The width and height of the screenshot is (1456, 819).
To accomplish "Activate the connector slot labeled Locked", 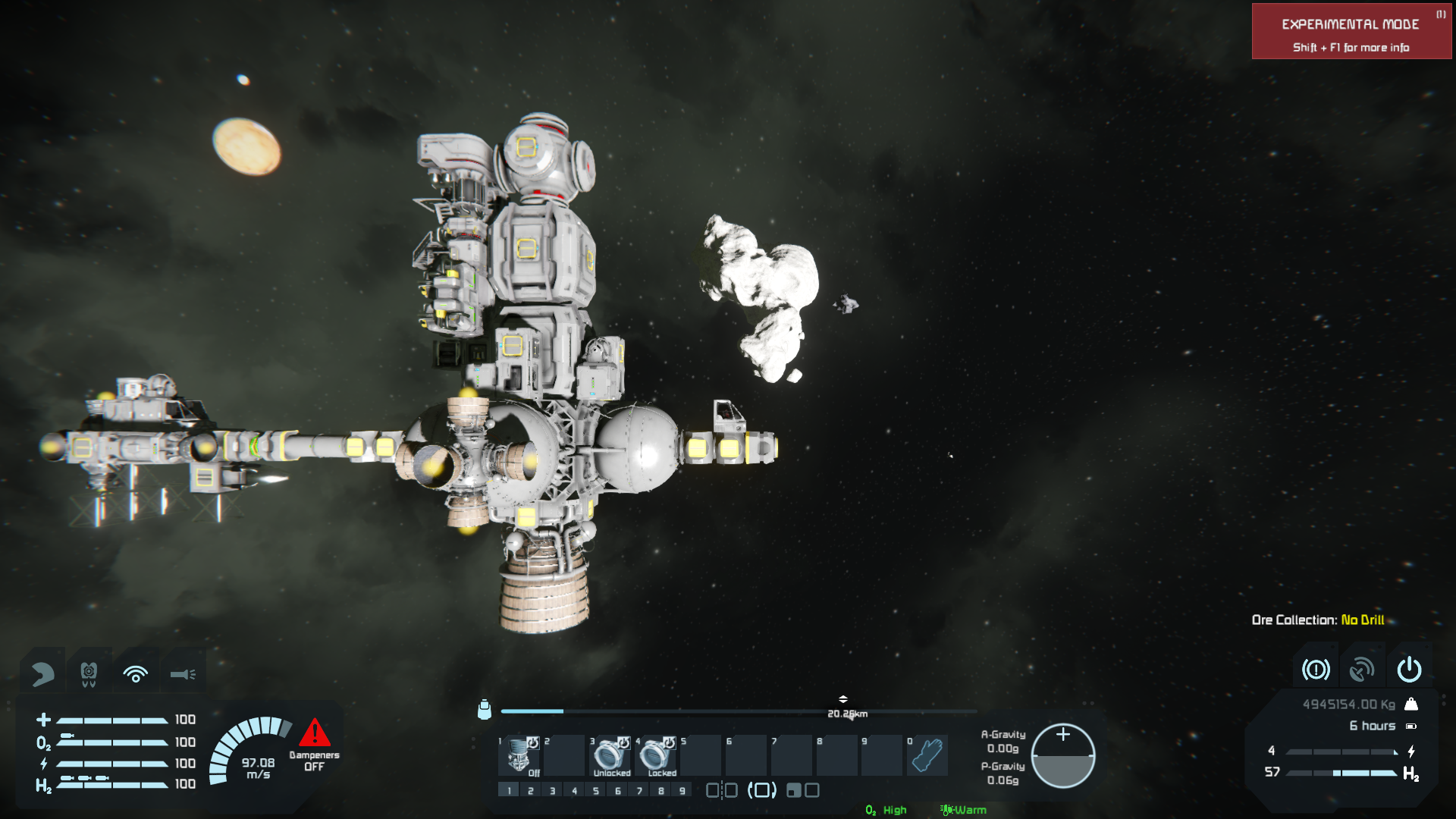I will click(656, 755).
